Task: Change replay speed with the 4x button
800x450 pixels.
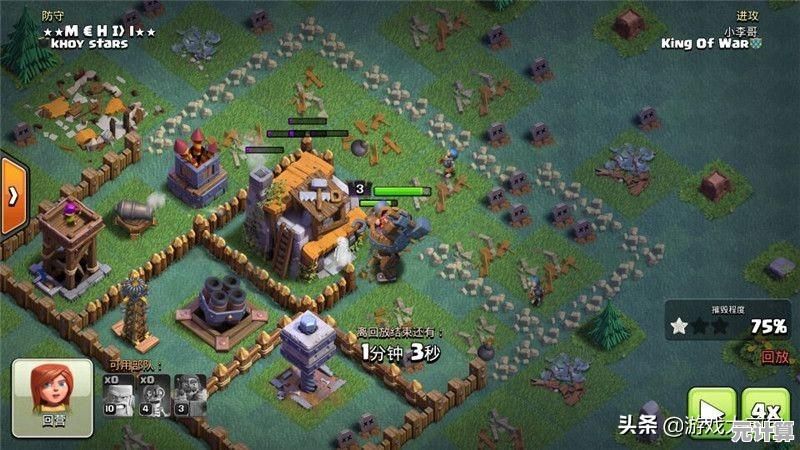Action: [x=768, y=410]
